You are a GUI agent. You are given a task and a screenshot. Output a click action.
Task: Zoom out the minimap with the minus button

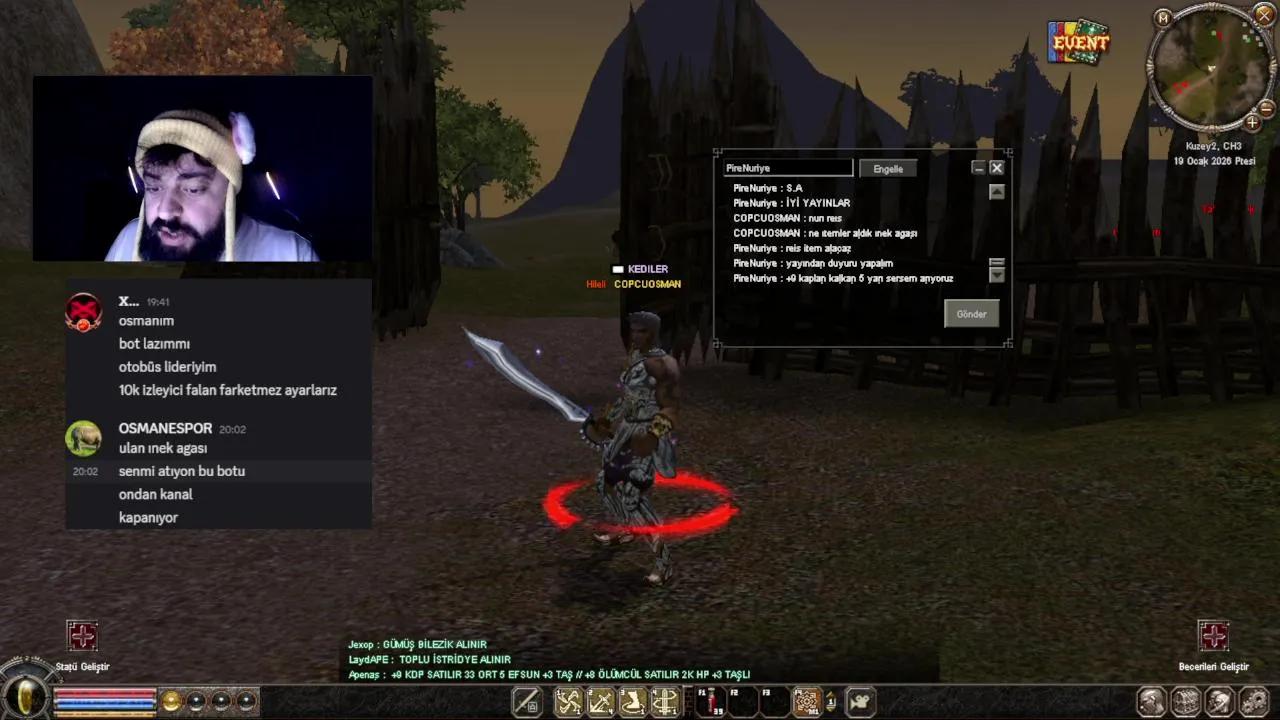click(1267, 107)
